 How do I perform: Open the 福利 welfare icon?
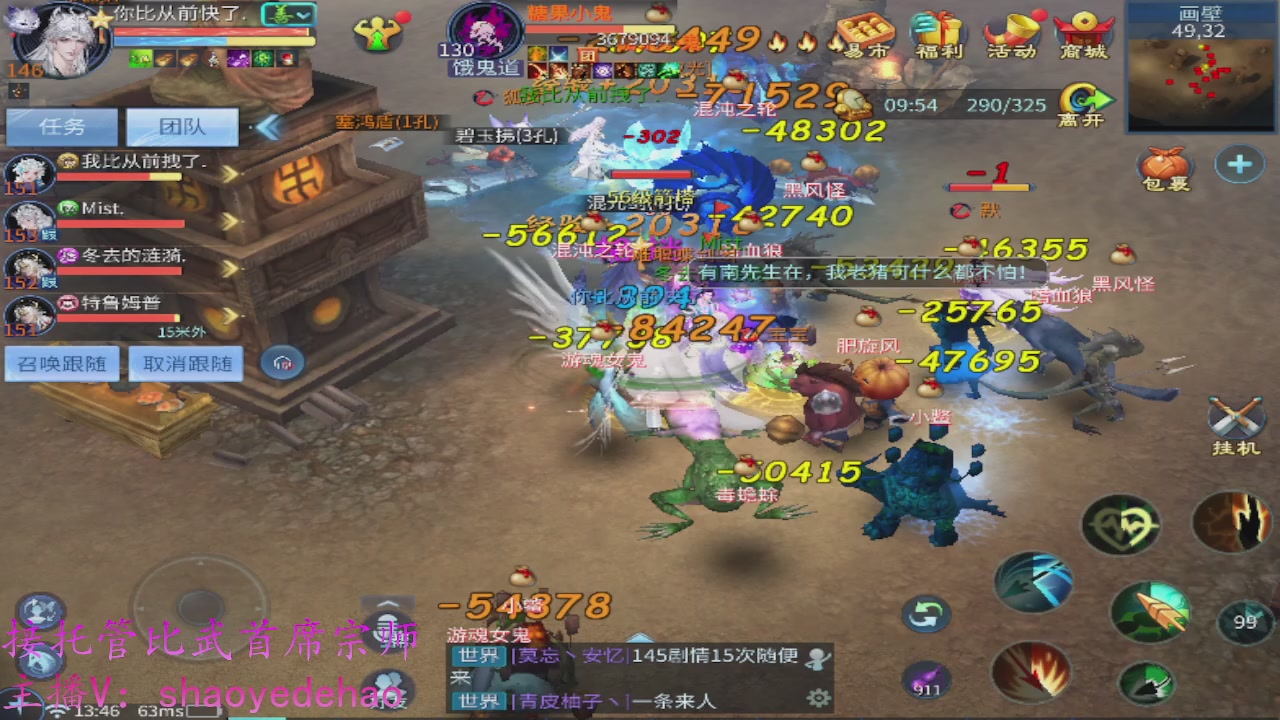[x=938, y=30]
